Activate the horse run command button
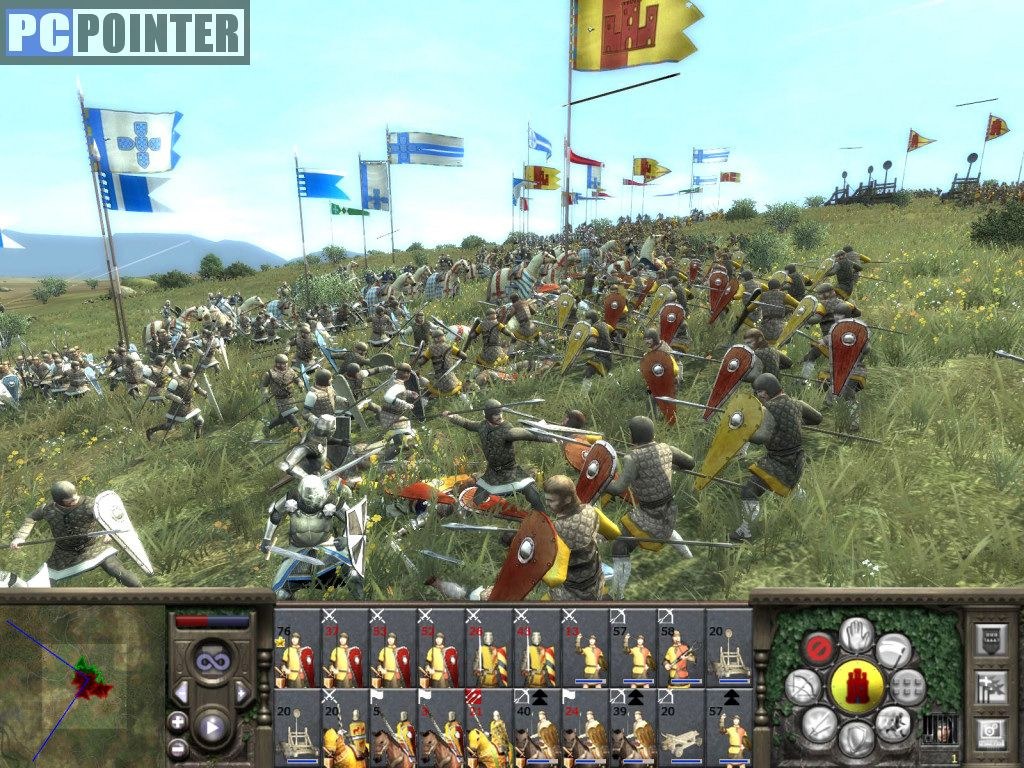The image size is (1024, 768). tap(893, 722)
